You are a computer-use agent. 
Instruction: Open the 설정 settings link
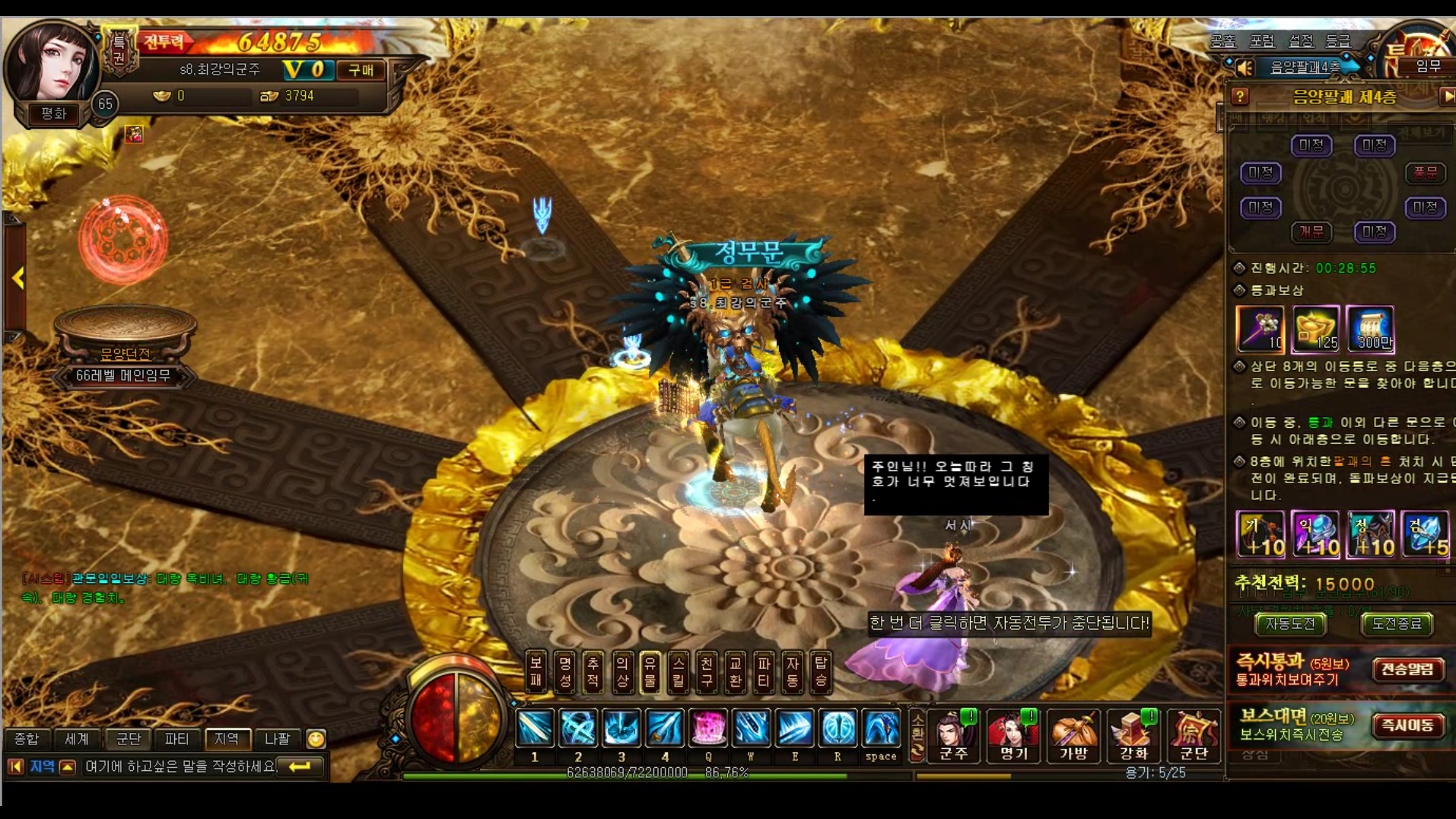pyautogui.click(x=1301, y=40)
